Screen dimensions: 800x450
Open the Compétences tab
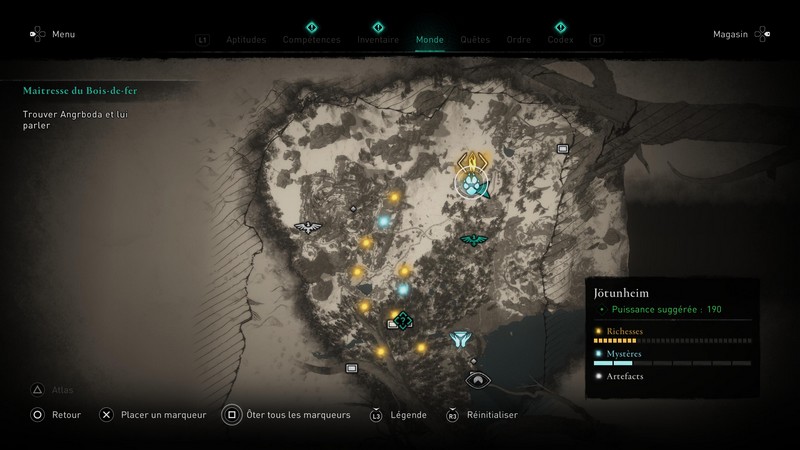pos(311,40)
